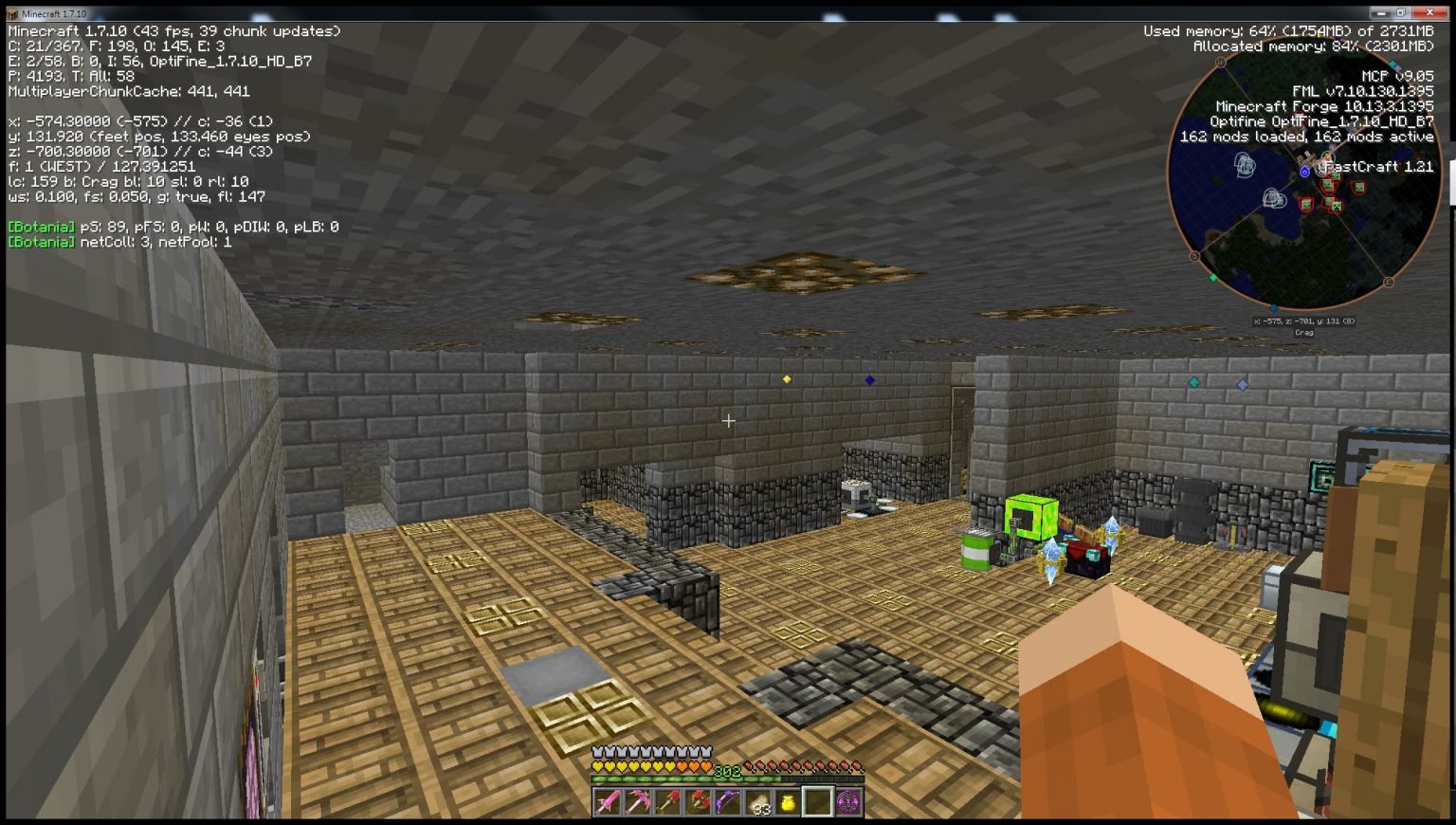
Task: Select the red wand in hotbar slot three
Action: click(667, 801)
